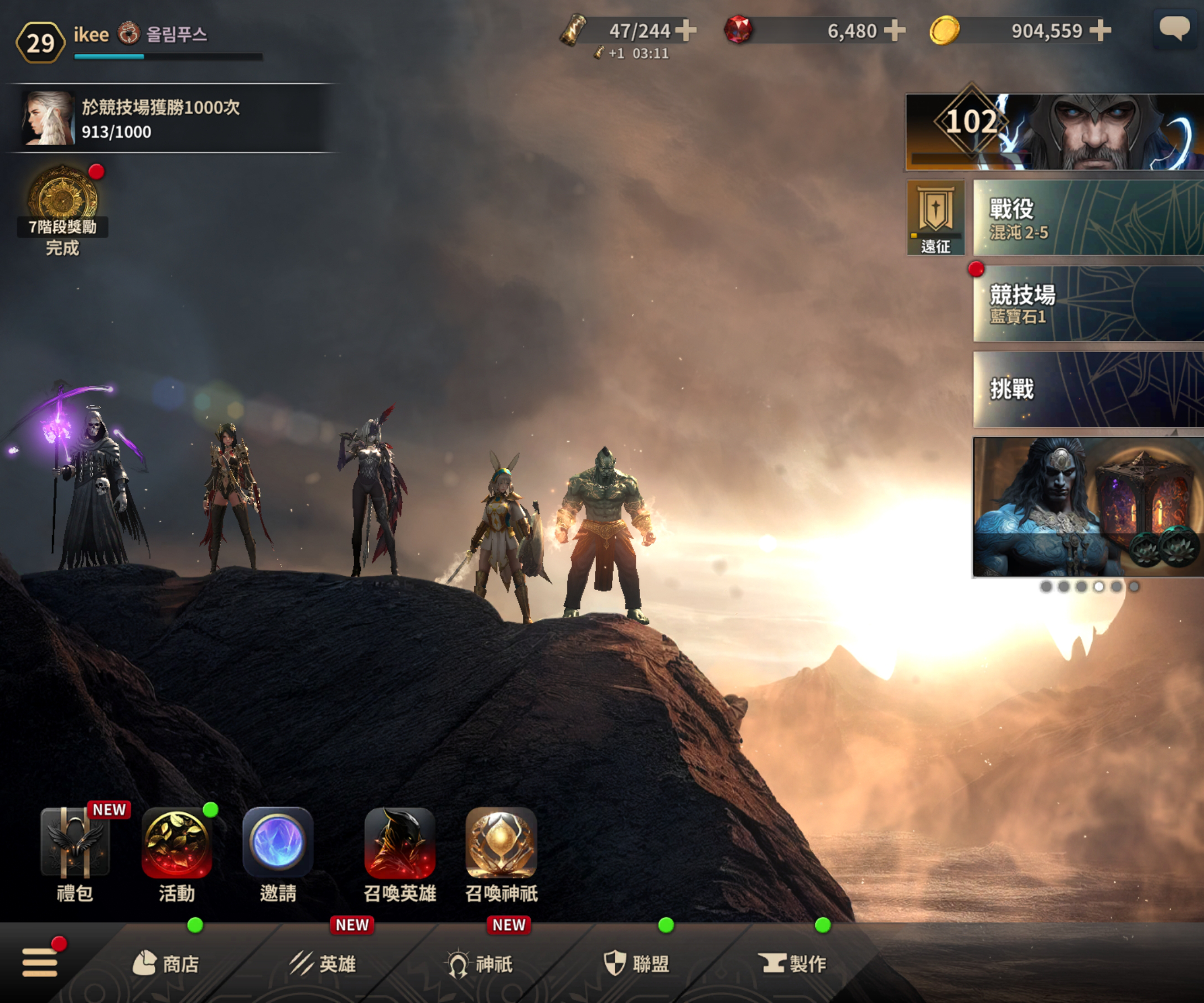Viewport: 1204px width, 1003px height.
Task: Open the 神祇 deities tab
Action: coord(480,964)
